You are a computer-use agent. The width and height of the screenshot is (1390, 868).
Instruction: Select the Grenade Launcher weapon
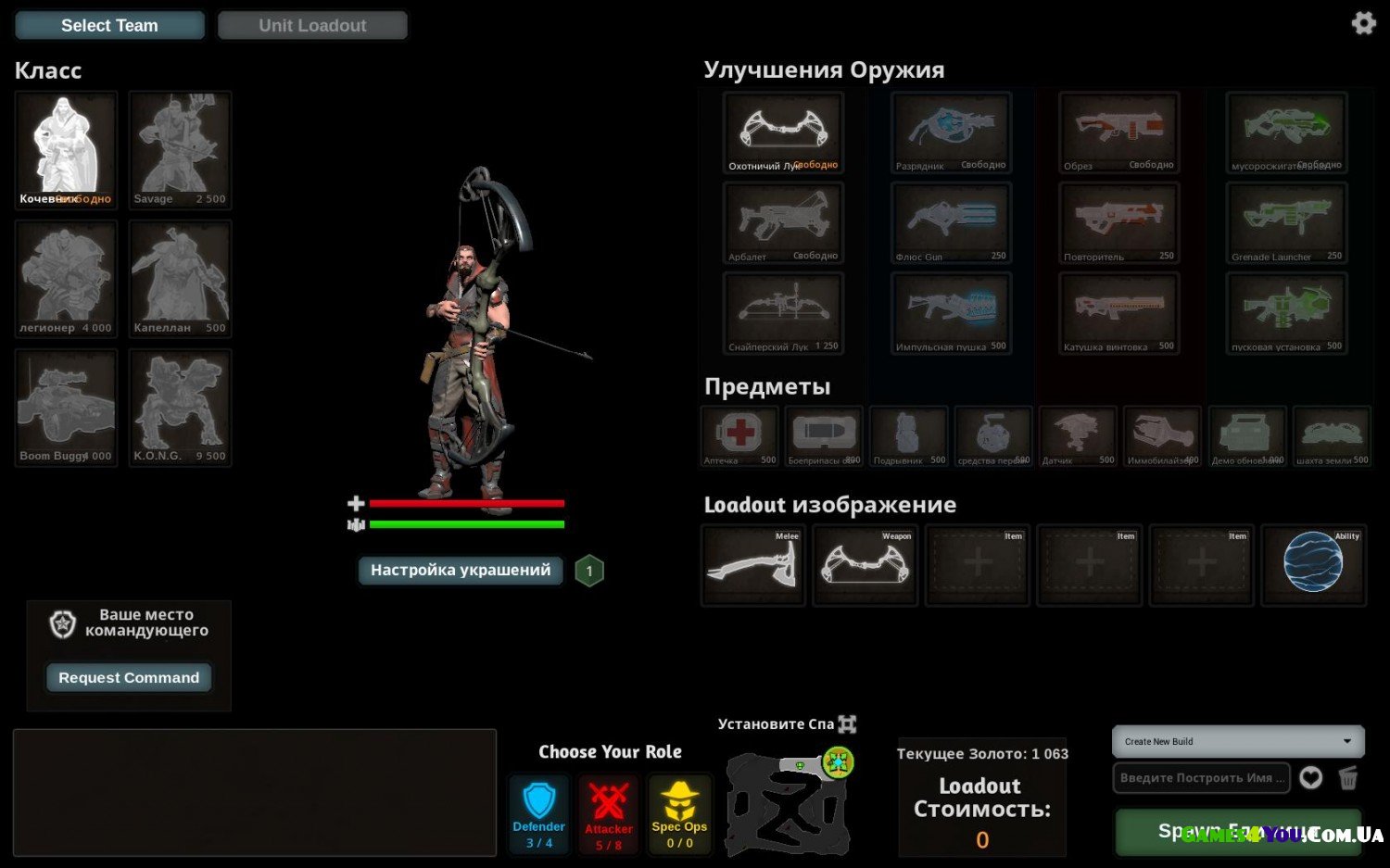[1285, 222]
